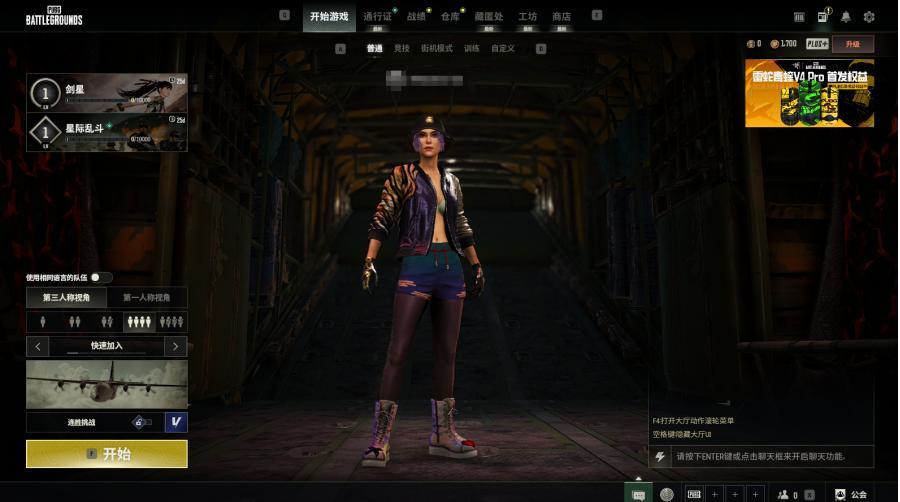Switch to the 战绩 (Career) tab

tap(416, 17)
